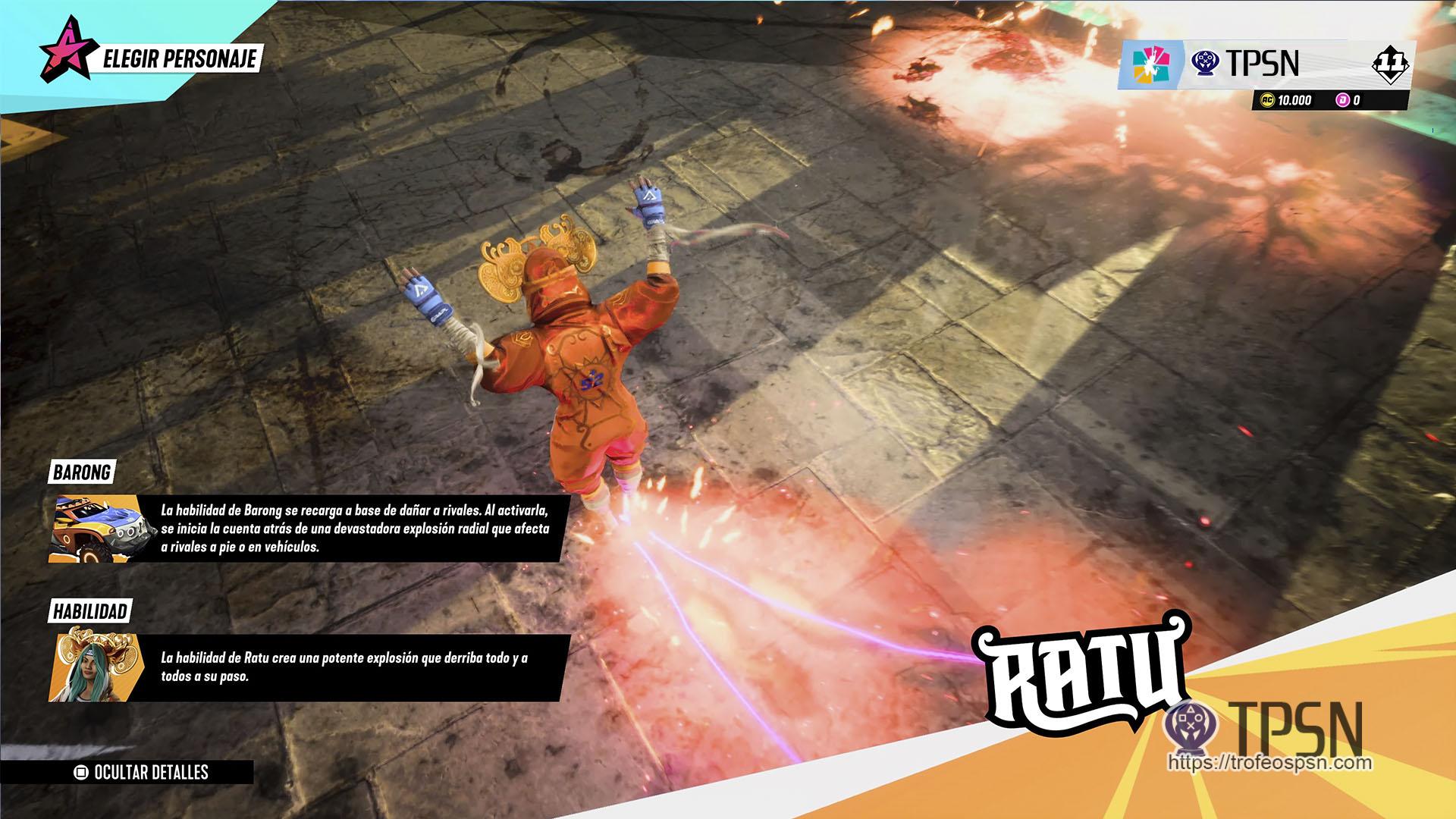1456x819 pixels.
Task: Open the TPSN player profile banner
Action: [x=1262, y=64]
